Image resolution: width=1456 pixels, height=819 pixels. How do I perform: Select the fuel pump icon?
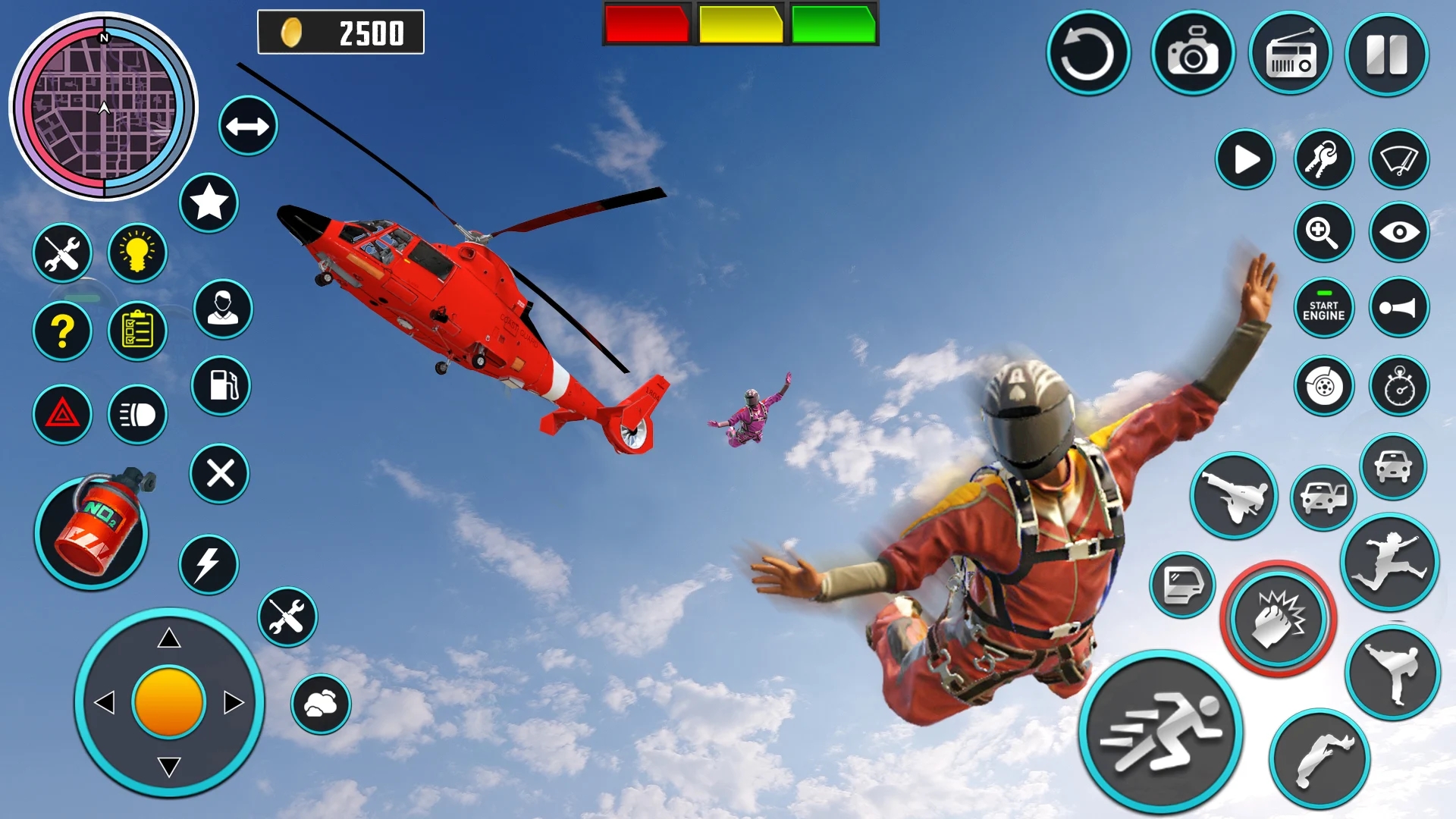pyautogui.click(x=221, y=385)
